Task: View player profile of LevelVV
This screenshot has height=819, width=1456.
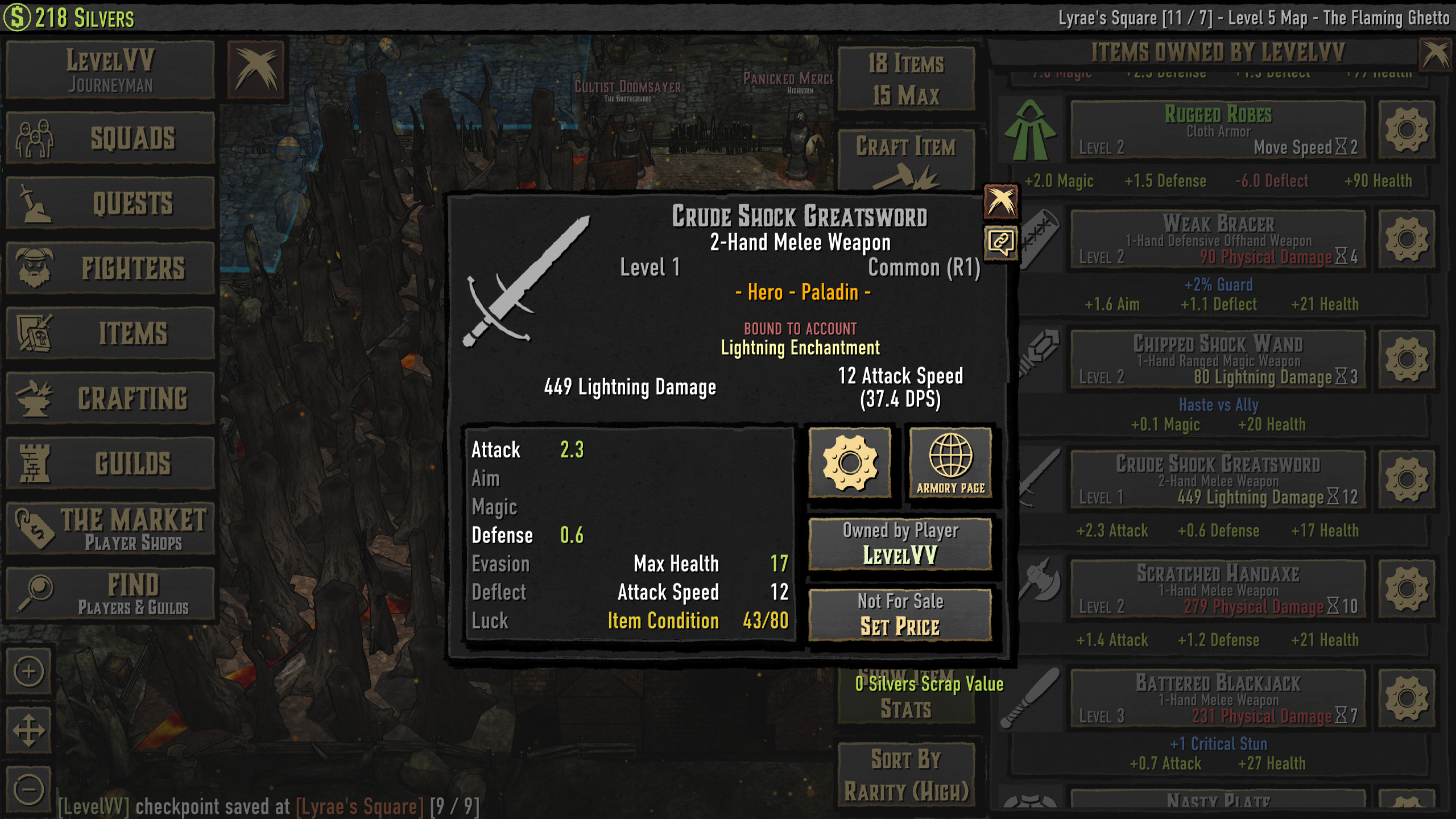Action: [x=901, y=545]
